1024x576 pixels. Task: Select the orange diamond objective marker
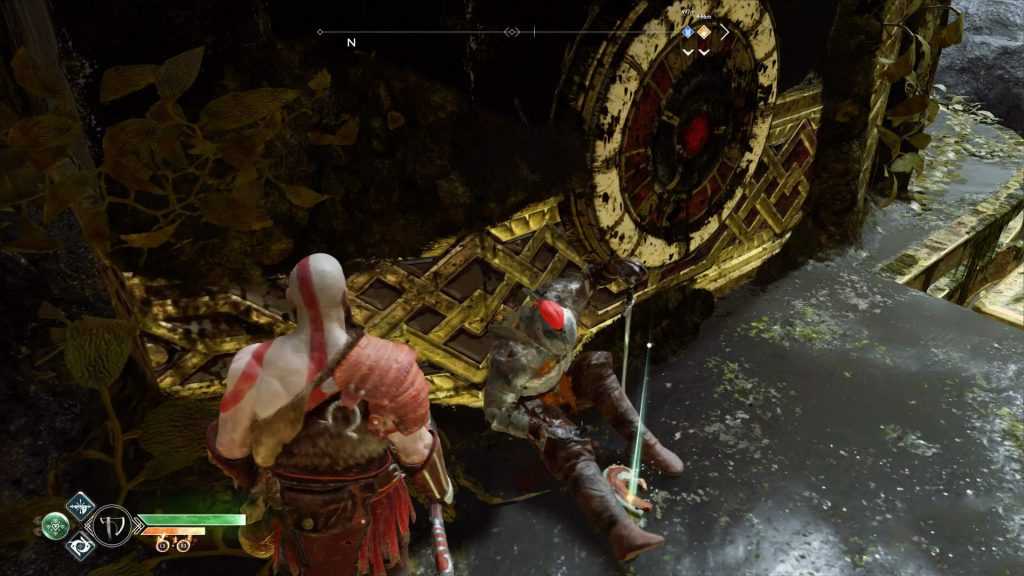pyautogui.click(x=704, y=32)
